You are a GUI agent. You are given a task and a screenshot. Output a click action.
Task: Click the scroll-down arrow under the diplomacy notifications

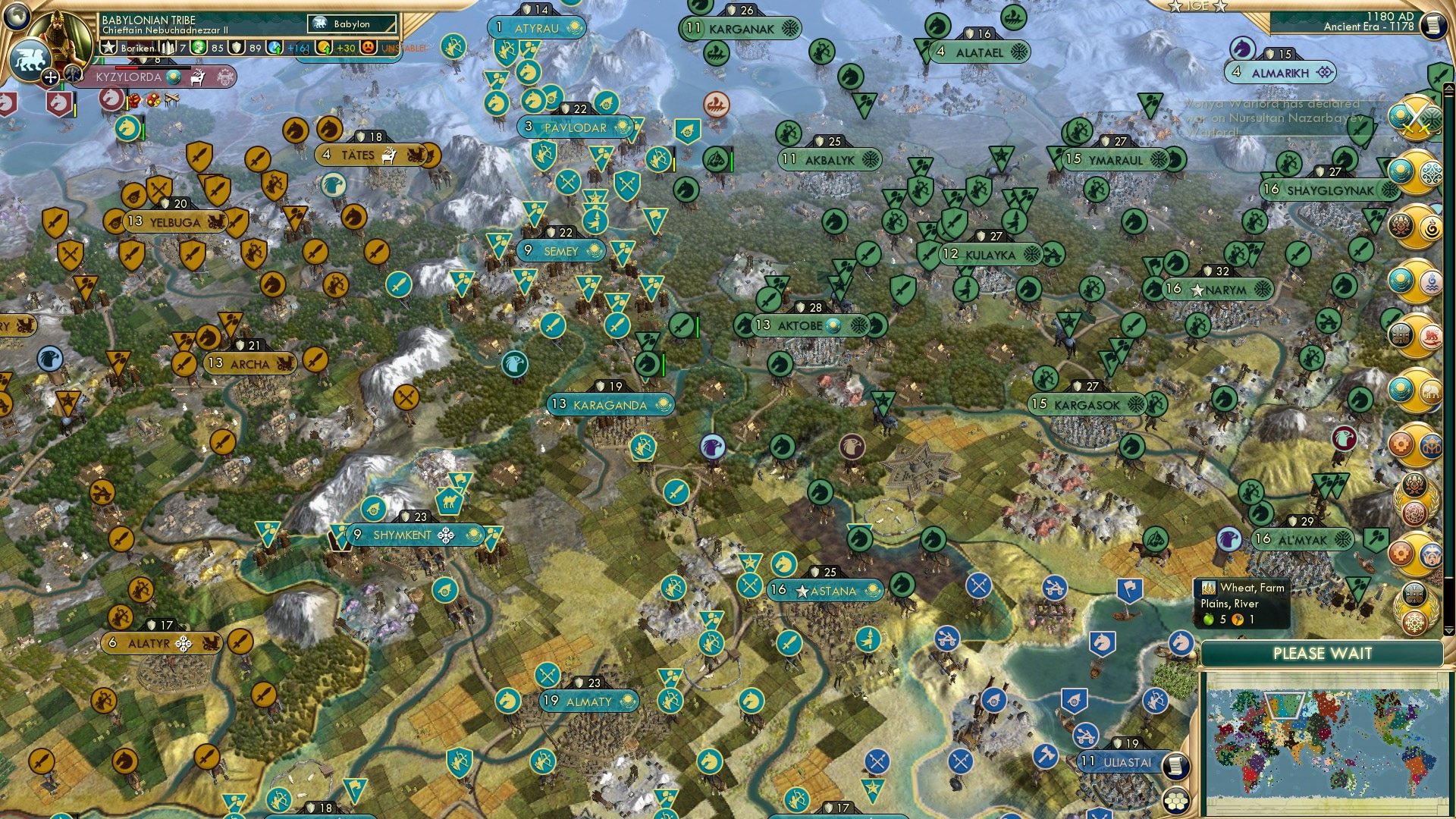[1448, 629]
